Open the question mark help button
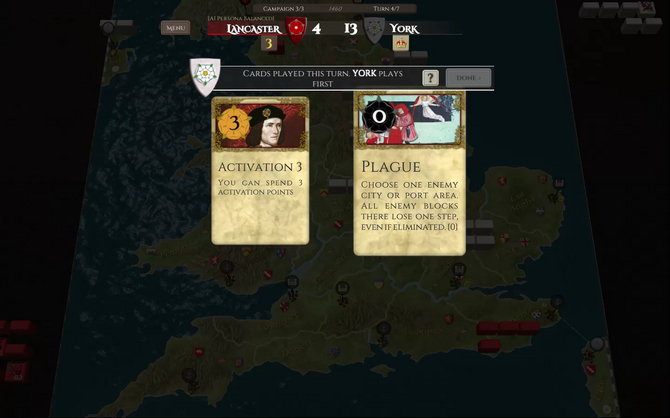 pyautogui.click(x=430, y=78)
